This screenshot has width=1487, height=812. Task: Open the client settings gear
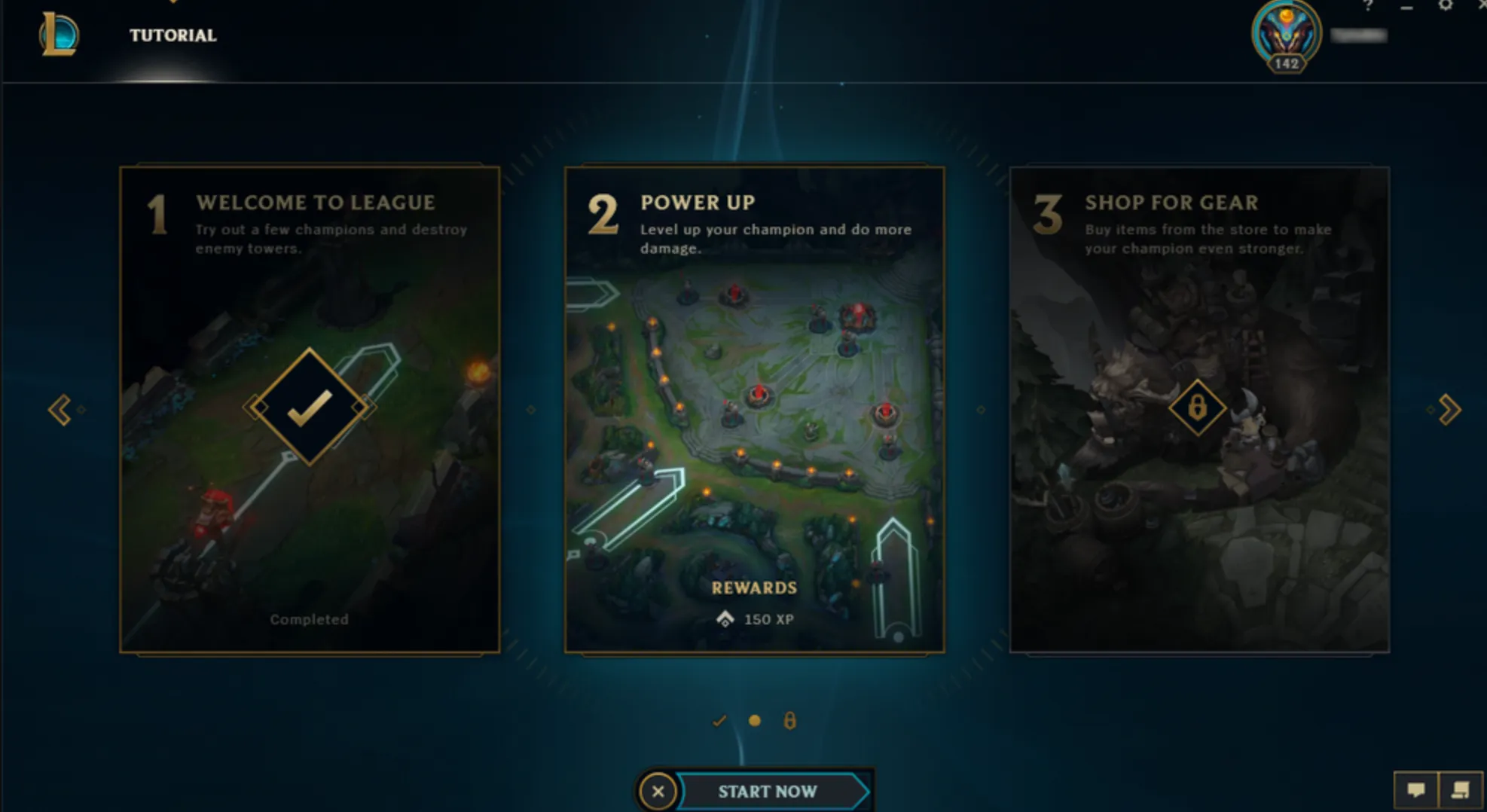point(1445,6)
